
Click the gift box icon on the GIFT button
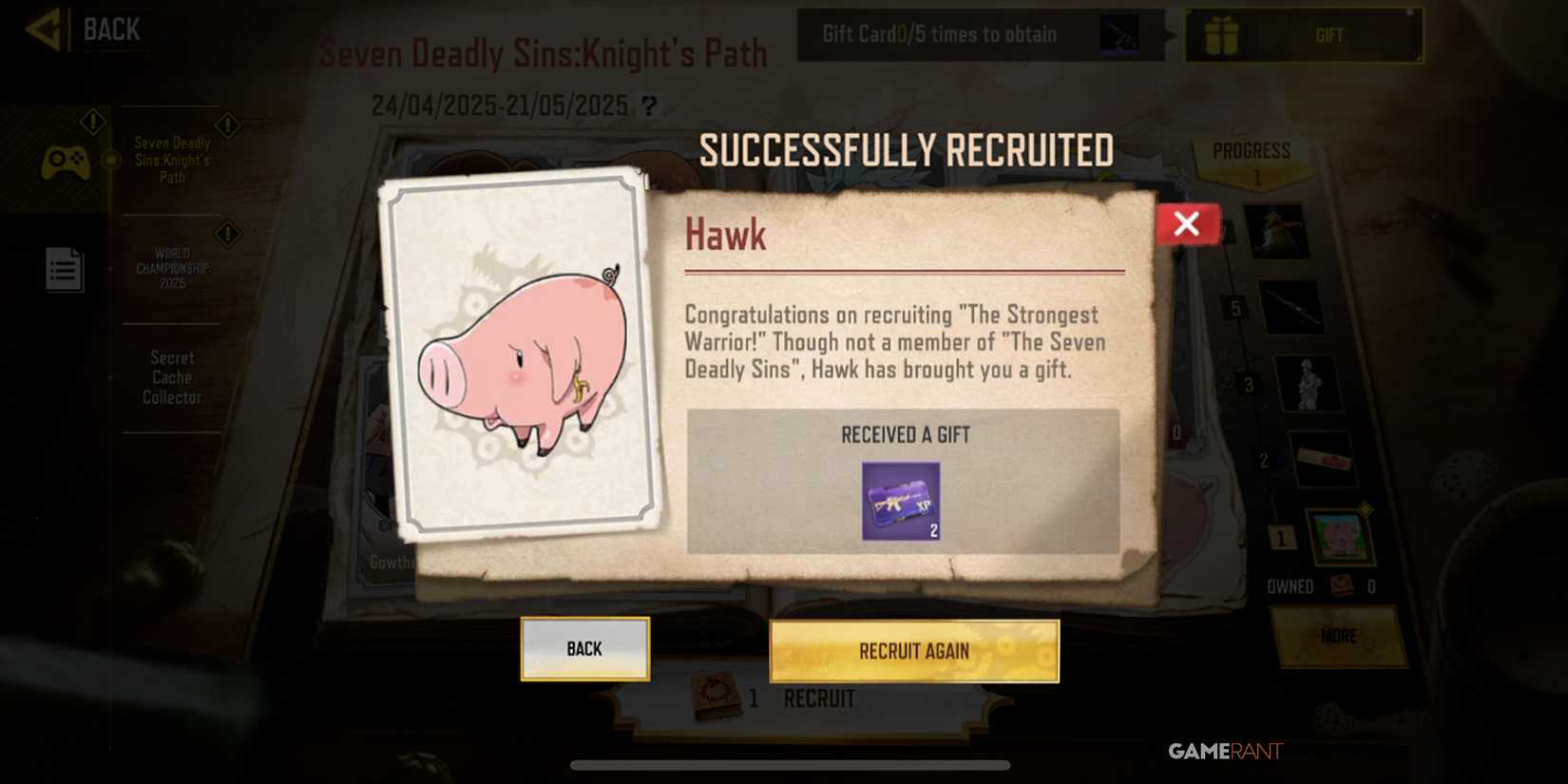pos(1226,34)
